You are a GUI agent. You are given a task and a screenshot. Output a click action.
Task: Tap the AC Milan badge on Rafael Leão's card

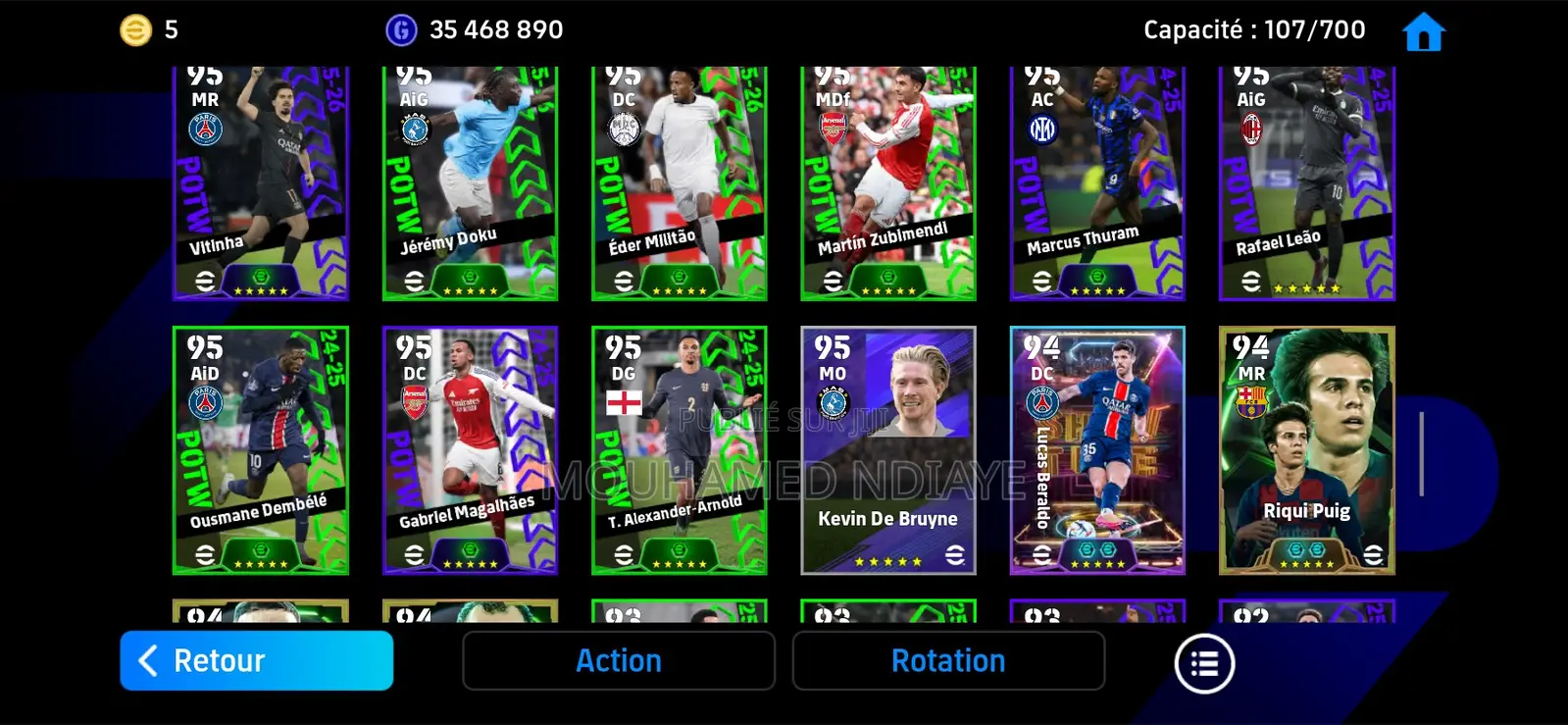pos(1251,128)
